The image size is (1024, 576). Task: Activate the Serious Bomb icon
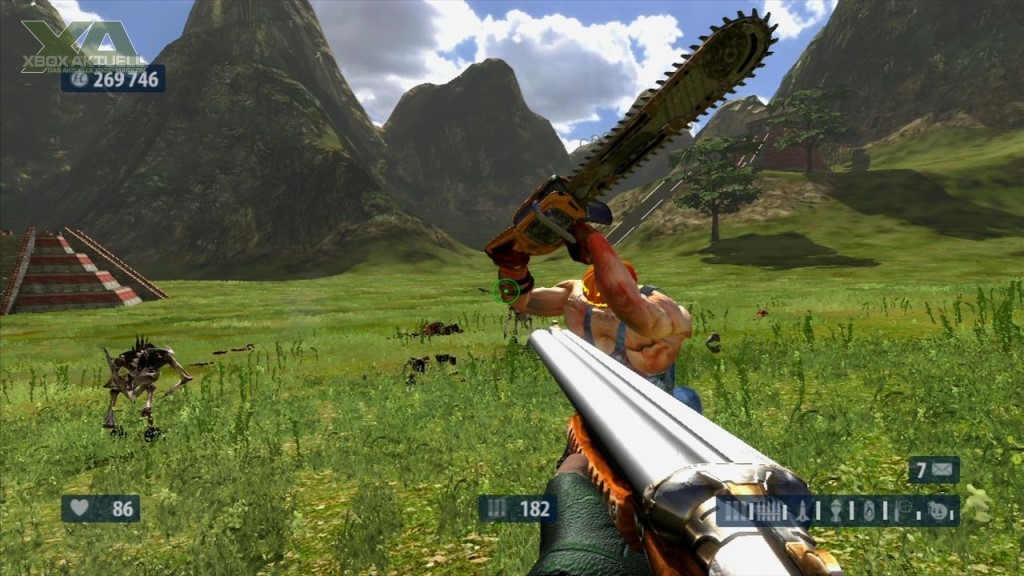click(x=938, y=510)
